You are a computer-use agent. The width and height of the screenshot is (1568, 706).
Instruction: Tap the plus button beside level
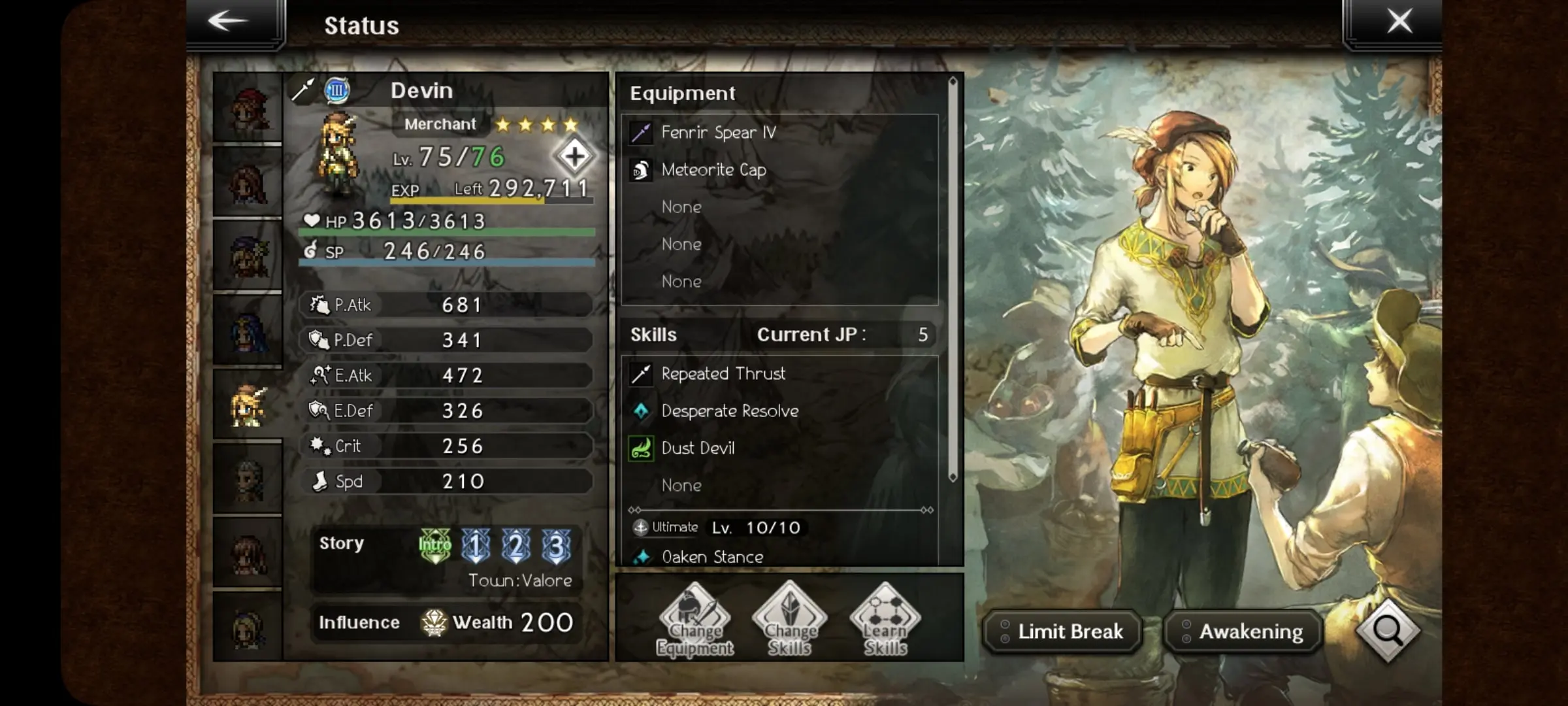coord(574,156)
